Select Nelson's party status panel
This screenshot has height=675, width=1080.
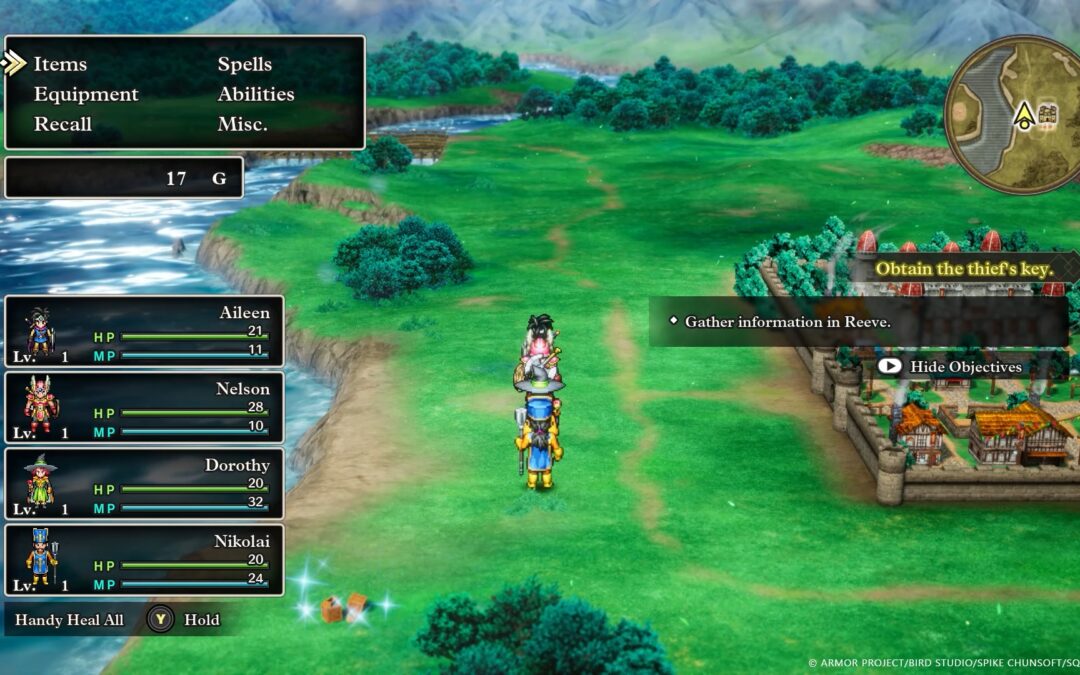[x=144, y=407]
